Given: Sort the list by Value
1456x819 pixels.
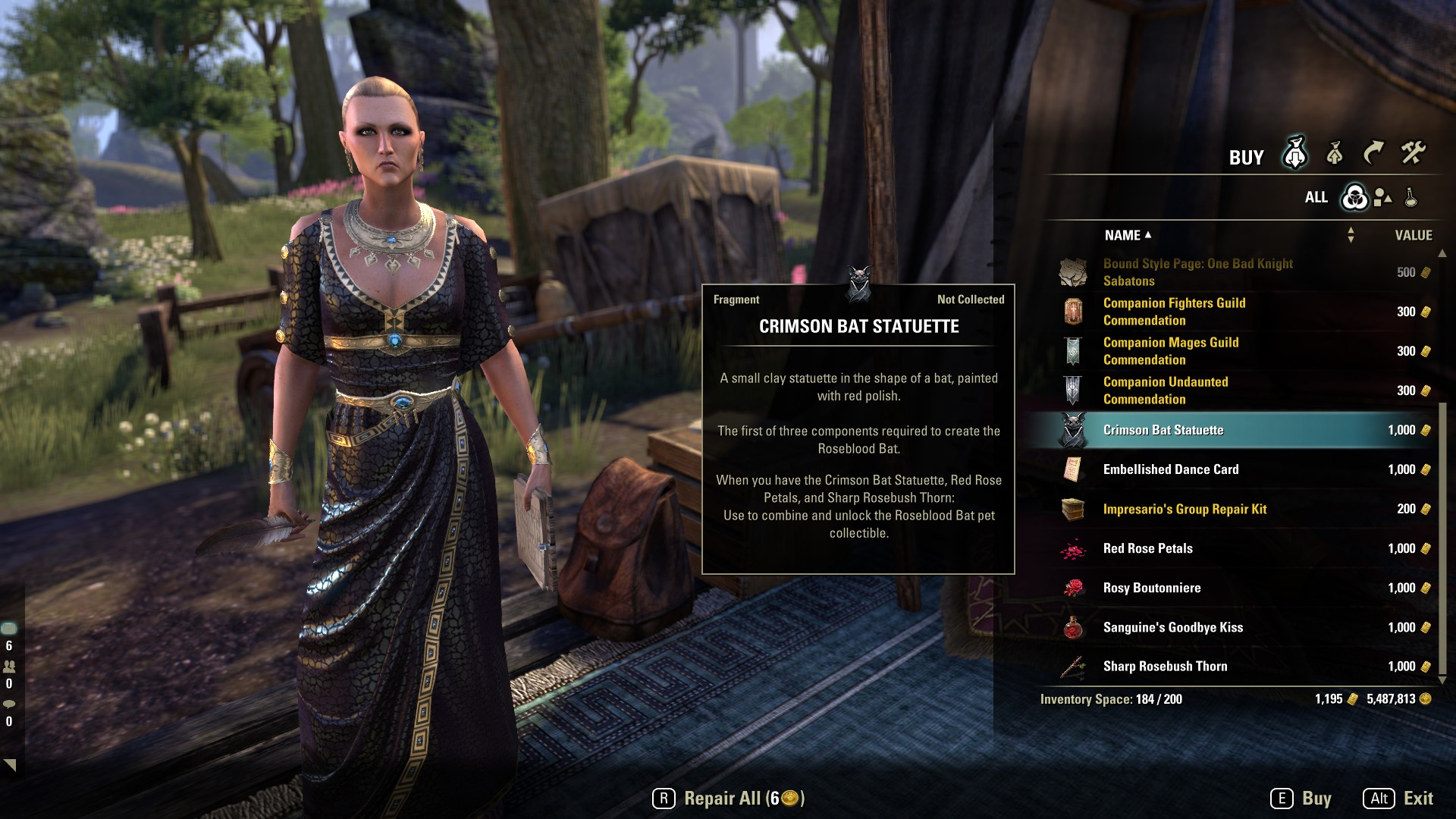Looking at the screenshot, I should pyautogui.click(x=1414, y=236).
